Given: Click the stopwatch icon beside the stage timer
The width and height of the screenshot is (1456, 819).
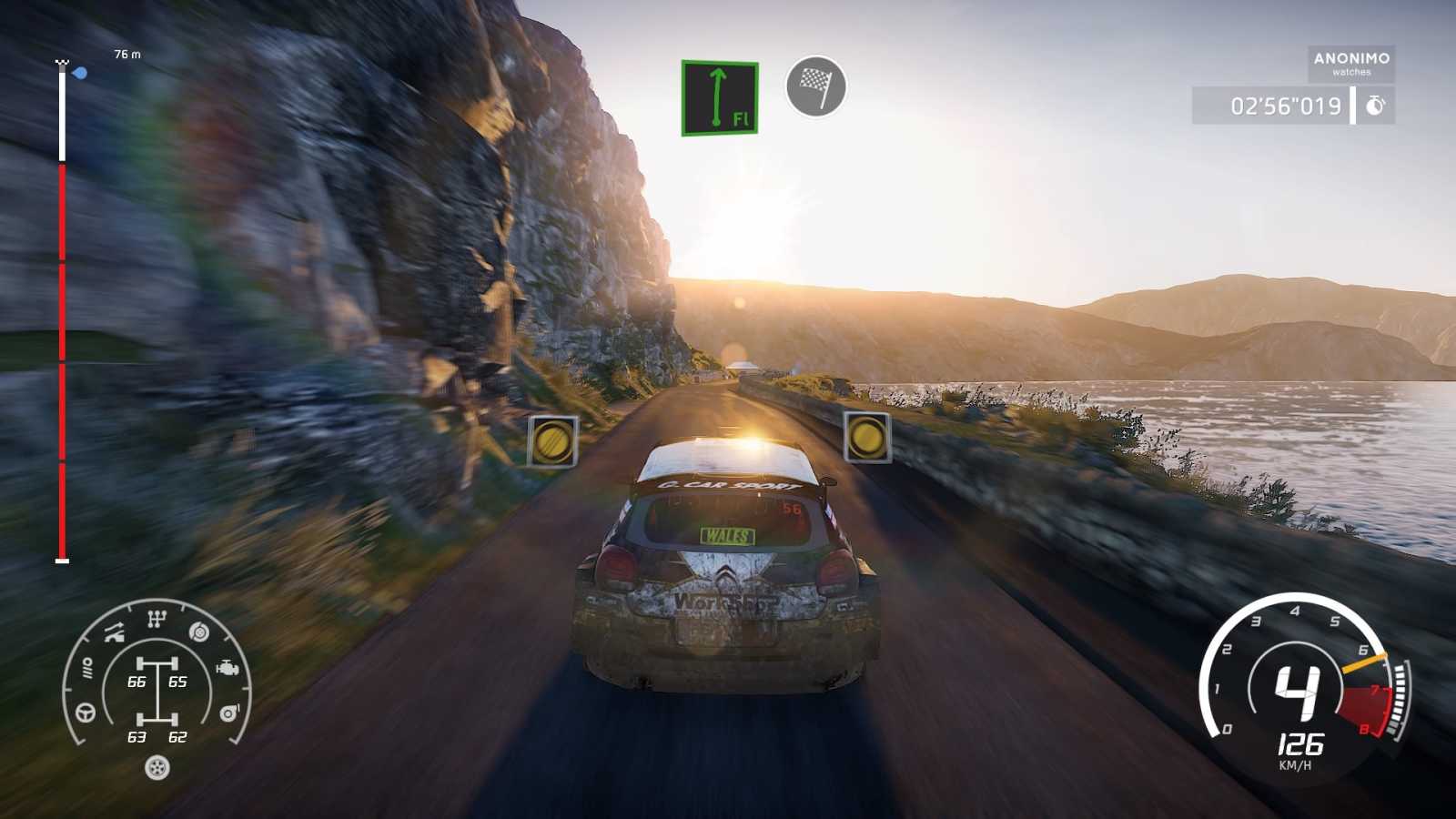Looking at the screenshot, I should click(1376, 105).
